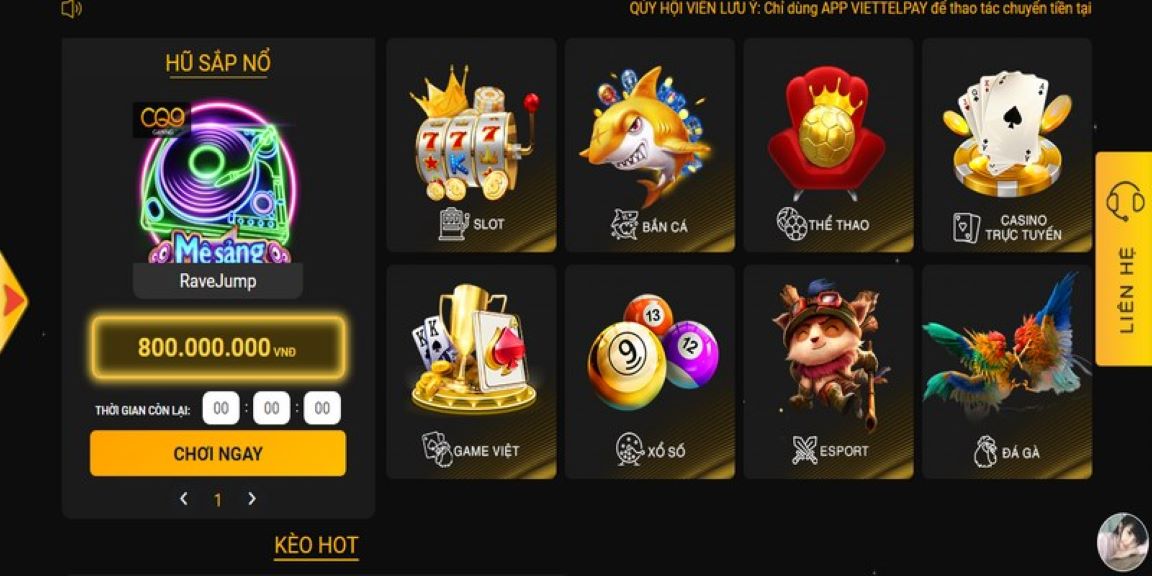Select the Xổ Số lottery tile
This screenshot has height=576, width=1152.
click(x=649, y=372)
